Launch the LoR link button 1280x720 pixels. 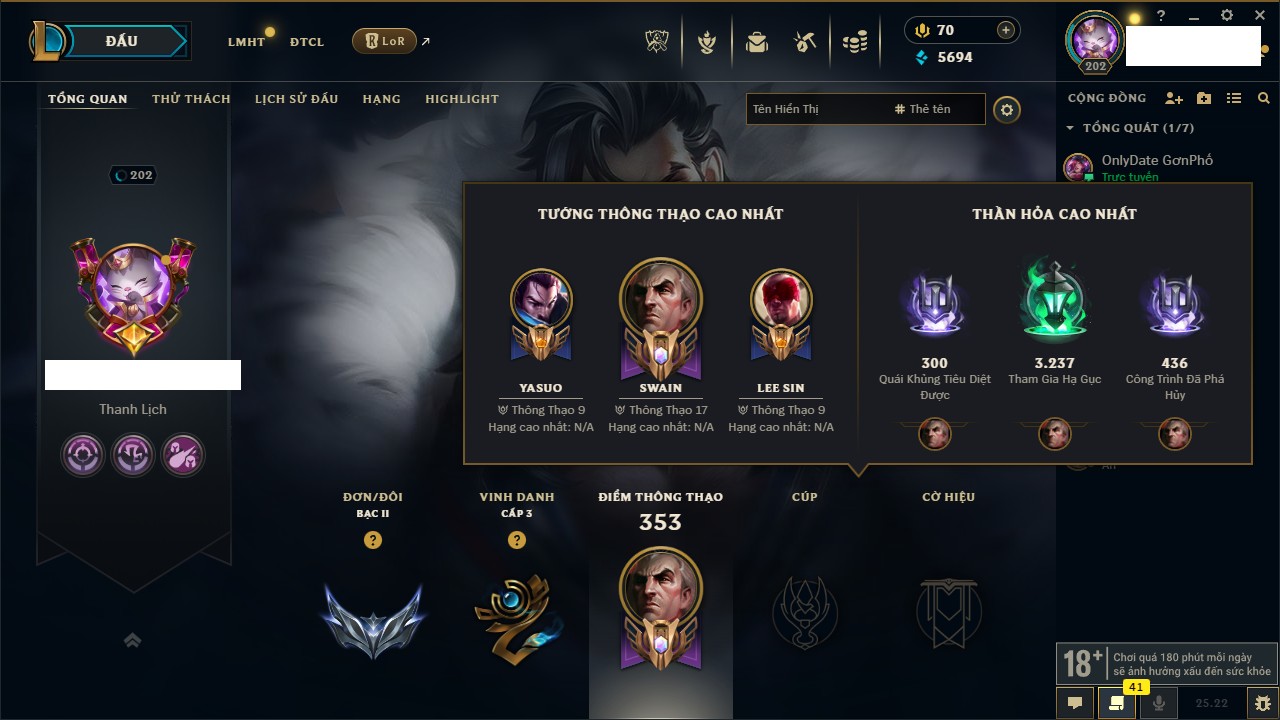[385, 41]
